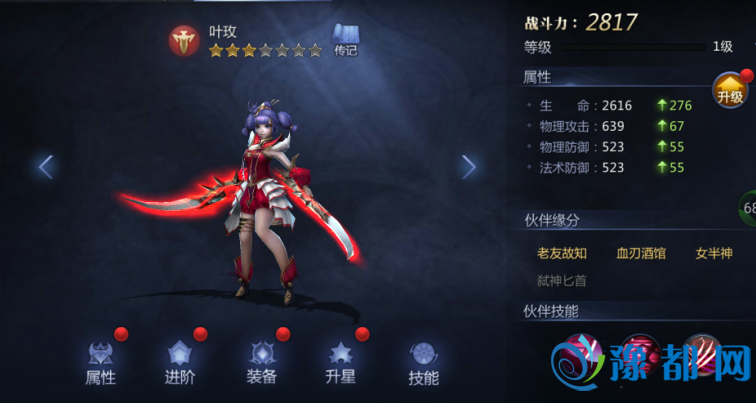Screen dimensions: 756x403
Task: Inspect the 弑神匕首 bond entry
Action: click(x=561, y=281)
